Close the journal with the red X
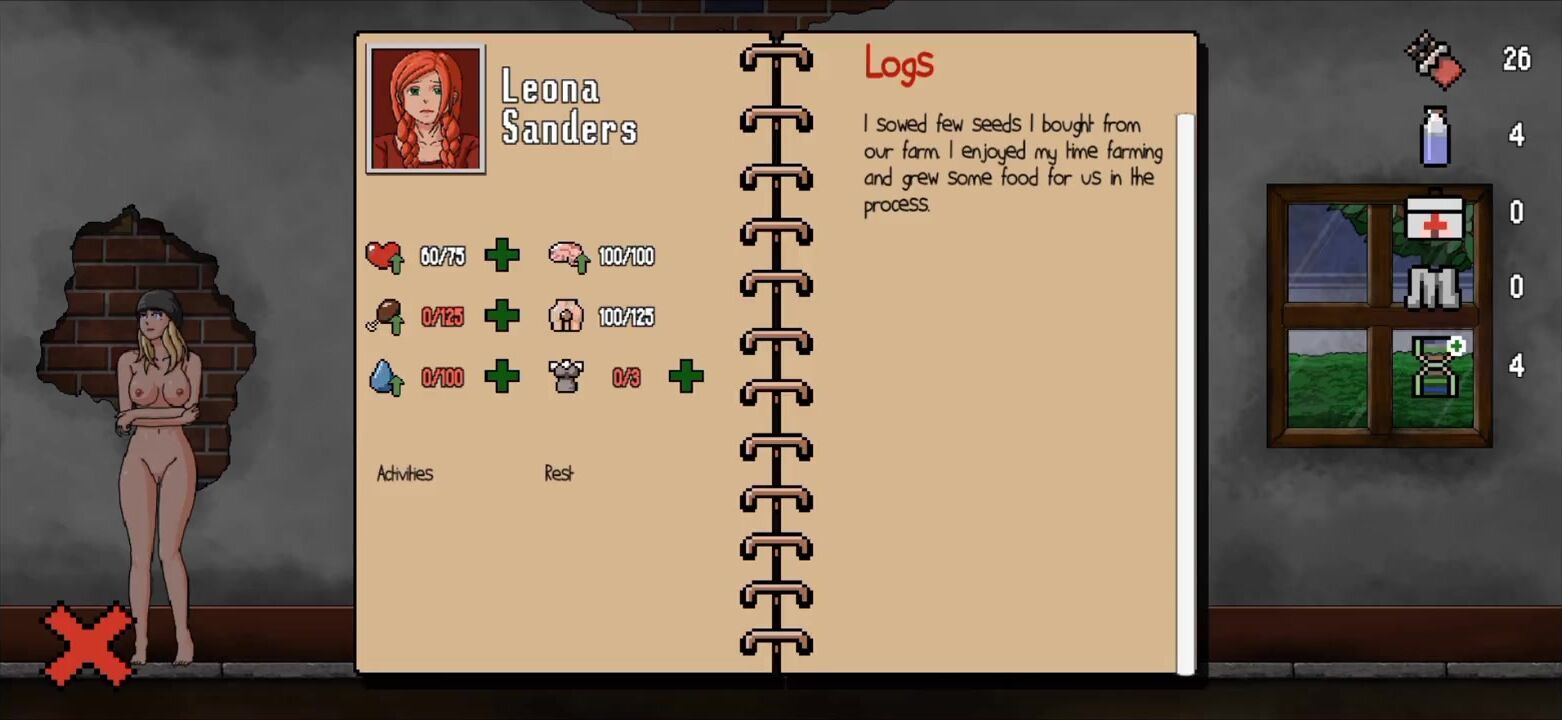Image resolution: width=1562 pixels, height=720 pixels. click(x=88, y=644)
